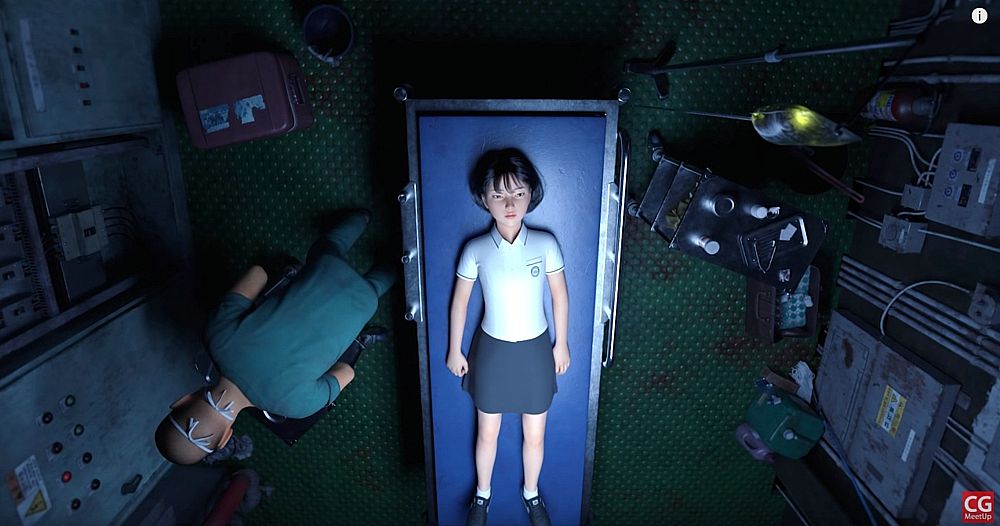Screen dimensions: 1000x526
Task: Click the CG MeetUp channel watermark
Action: [977, 506]
